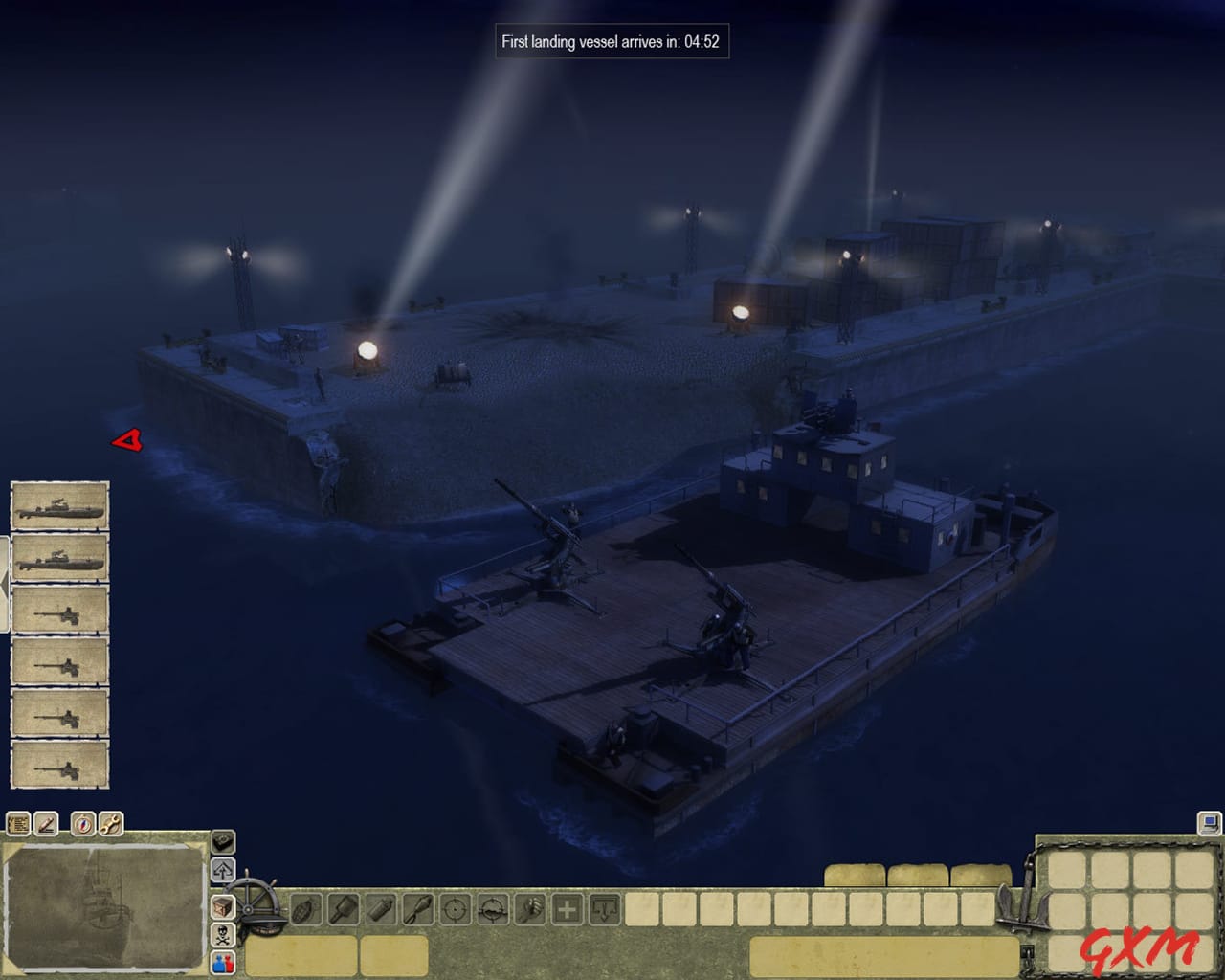Viewport: 1225px width, 980px height.
Task: Select the pencil map-marking icon
Action: click(x=45, y=825)
